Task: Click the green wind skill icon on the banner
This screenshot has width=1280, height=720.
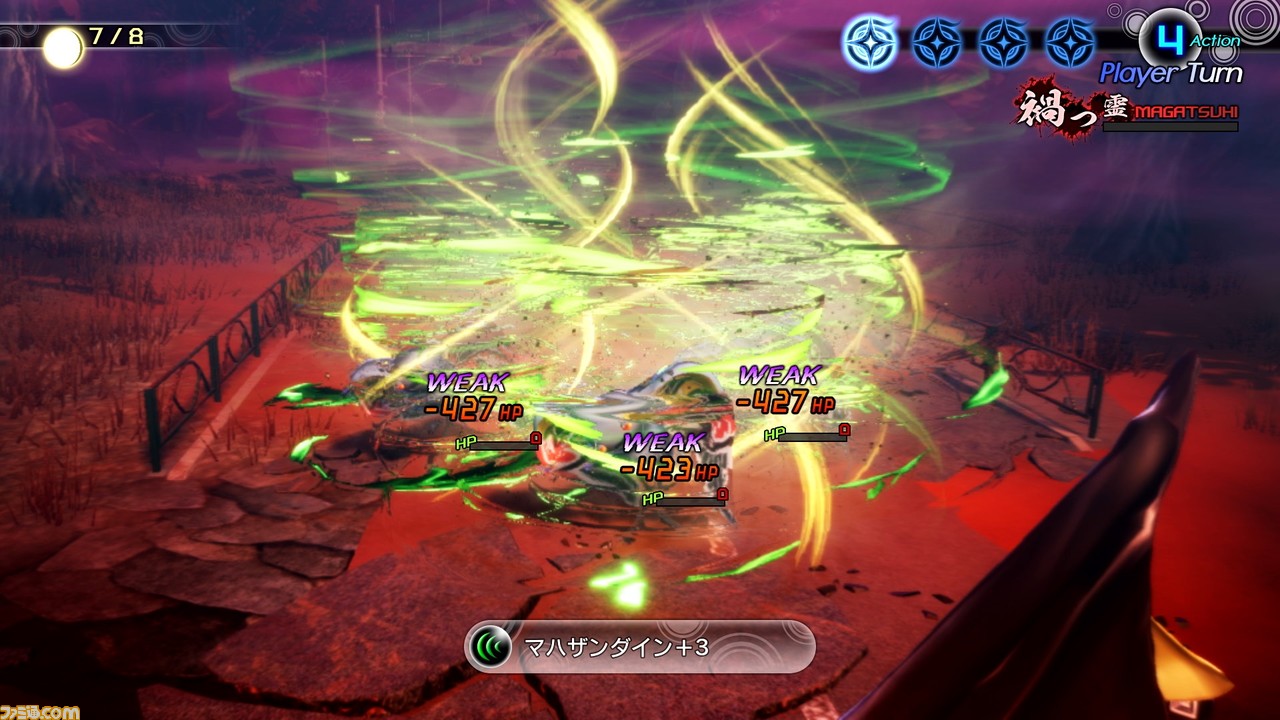Action: pyautogui.click(x=491, y=646)
